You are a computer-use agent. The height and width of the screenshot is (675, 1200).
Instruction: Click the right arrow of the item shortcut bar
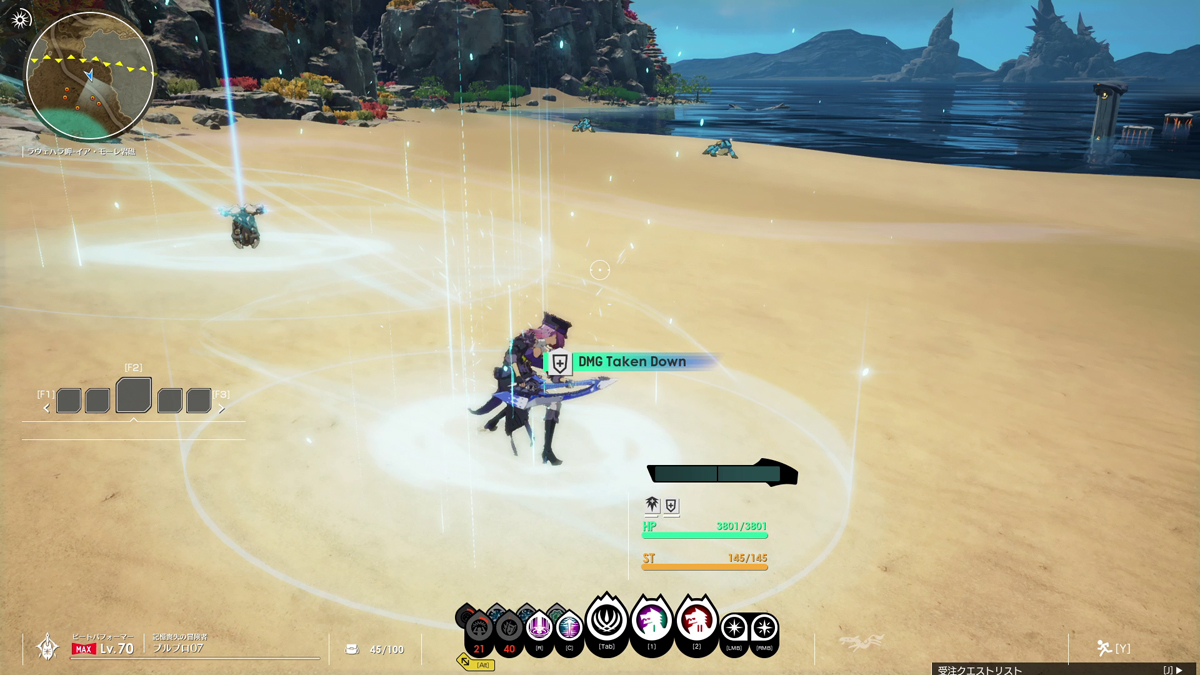(x=222, y=408)
